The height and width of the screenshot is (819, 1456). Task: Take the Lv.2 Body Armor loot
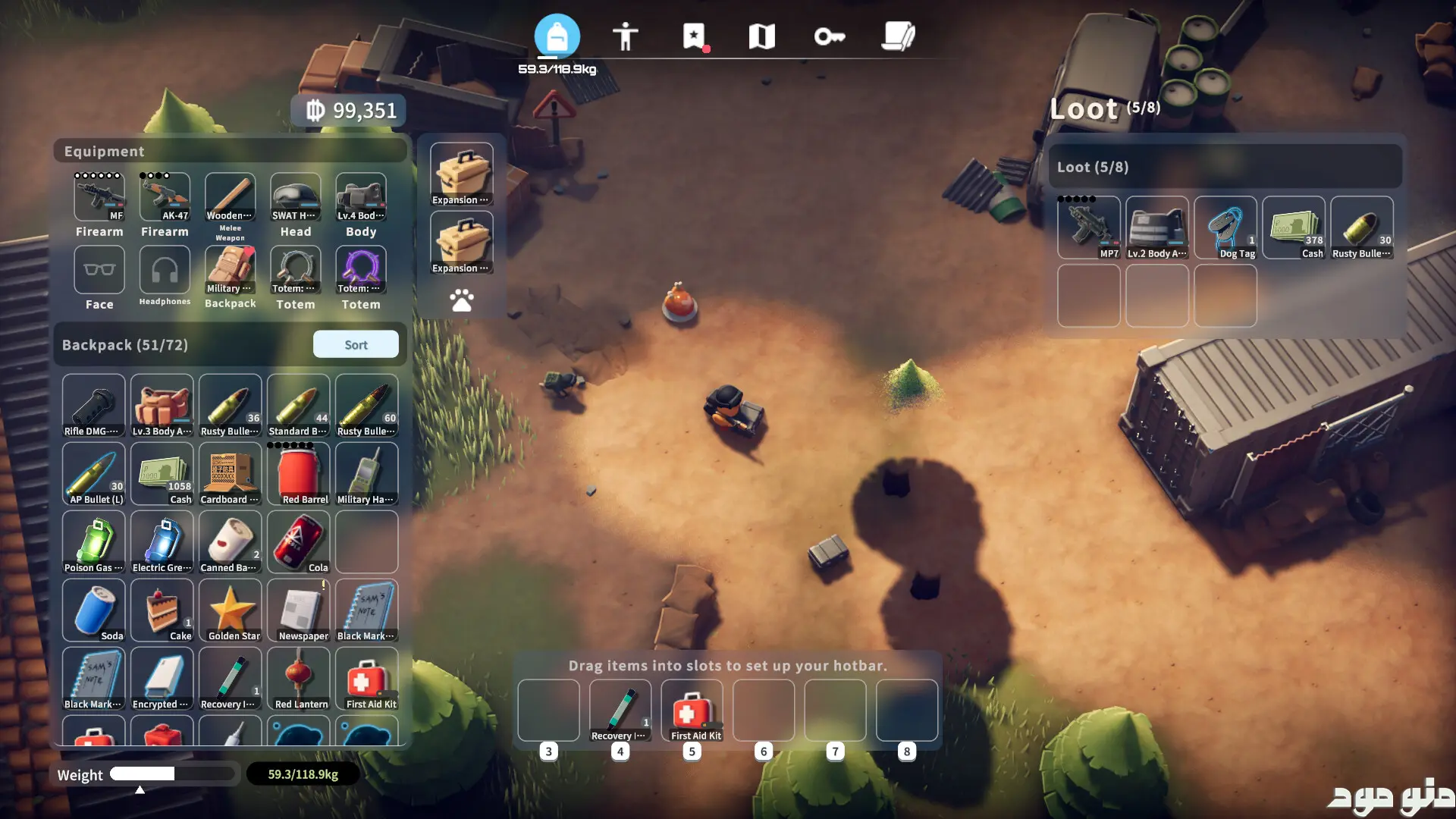pyautogui.click(x=1156, y=227)
